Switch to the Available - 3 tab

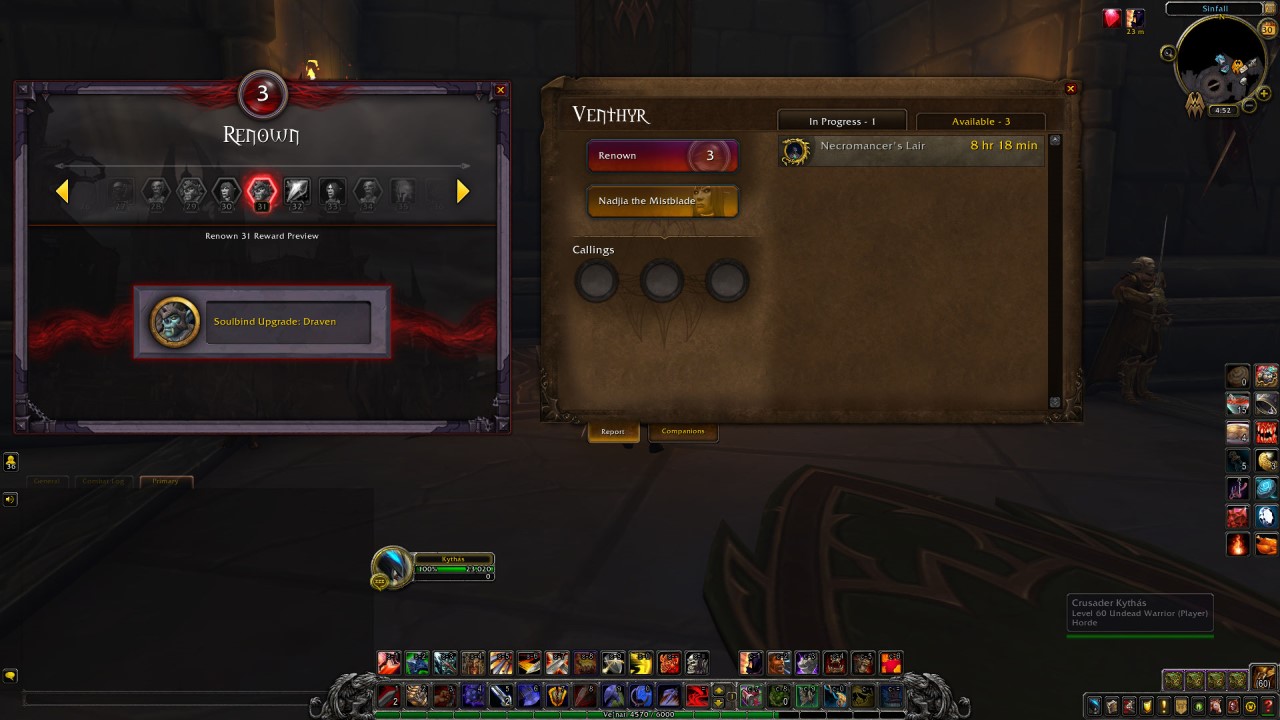[980, 121]
